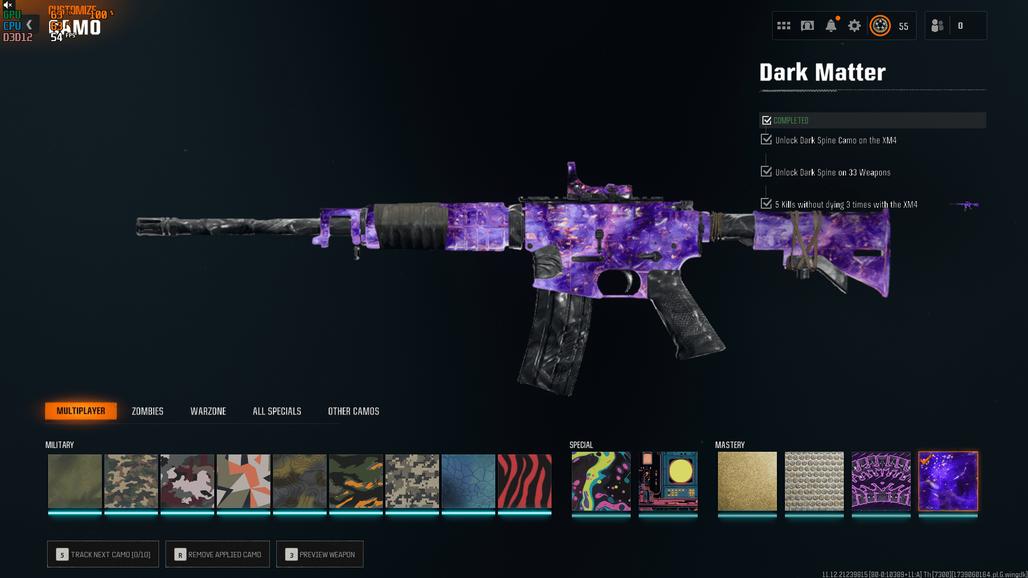Open the grid menu icon

coord(784,26)
